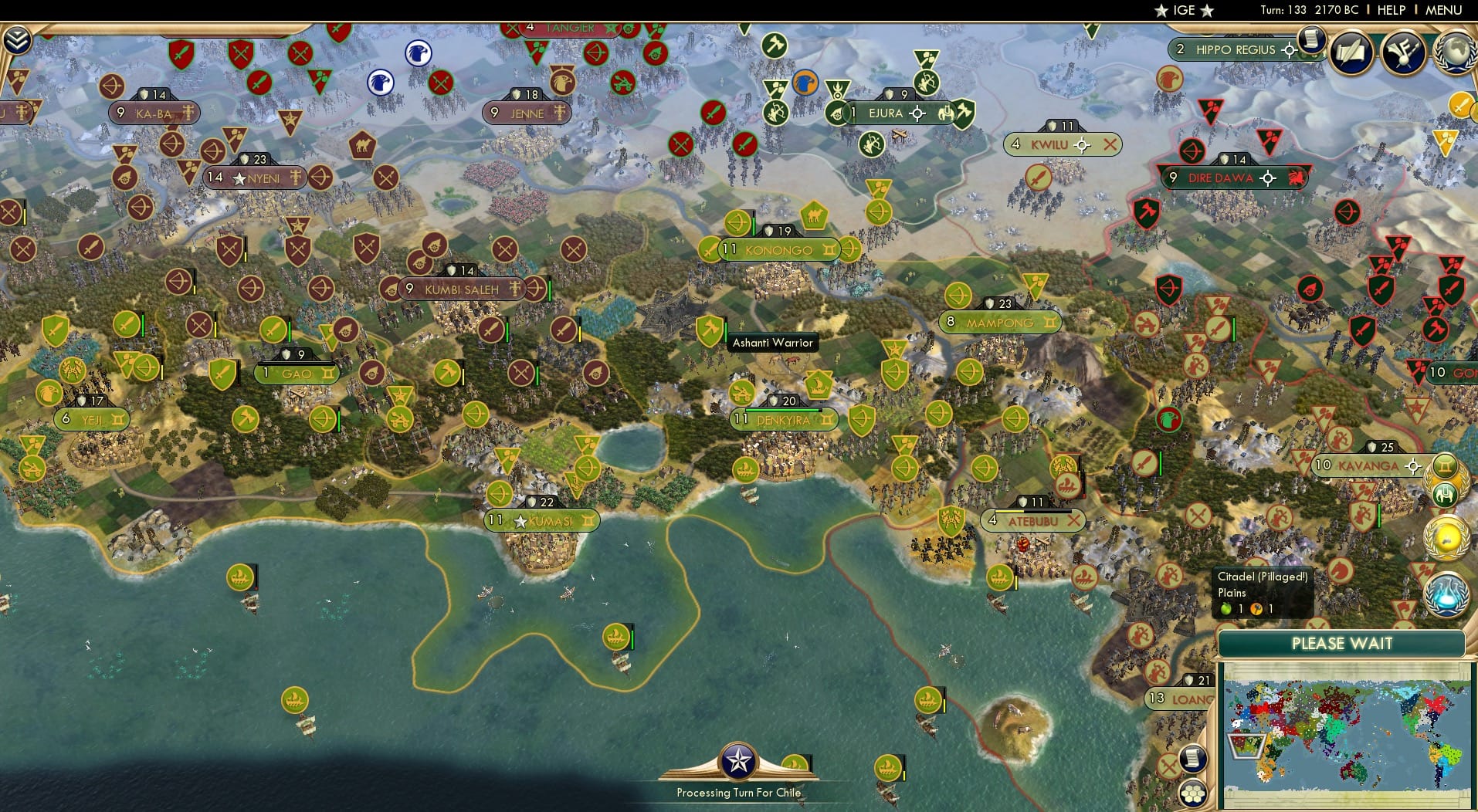1478x812 pixels.
Task: Click the green quest badge above the flask notification
Action: pos(1446,465)
